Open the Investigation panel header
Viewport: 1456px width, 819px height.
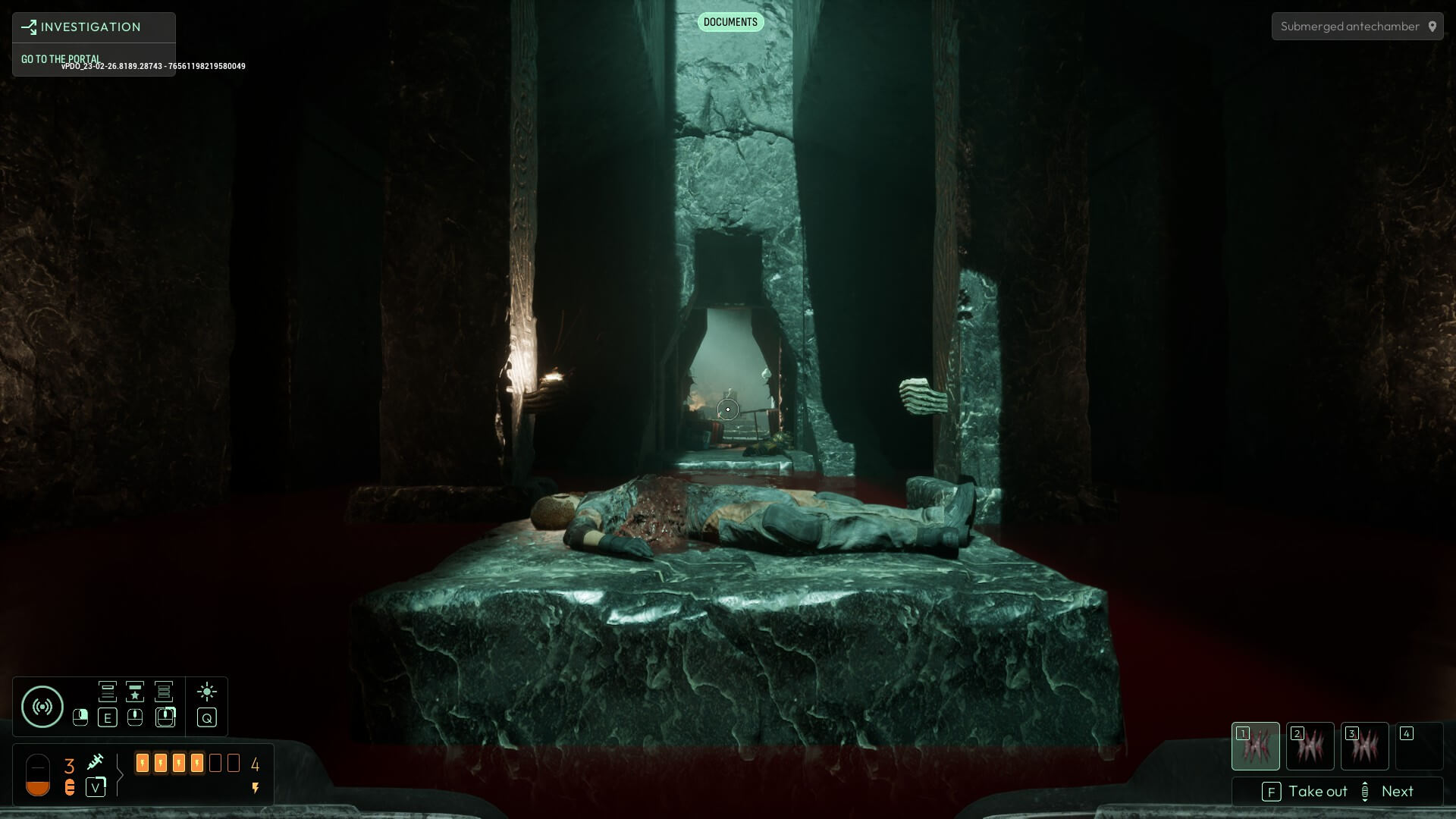(93, 27)
